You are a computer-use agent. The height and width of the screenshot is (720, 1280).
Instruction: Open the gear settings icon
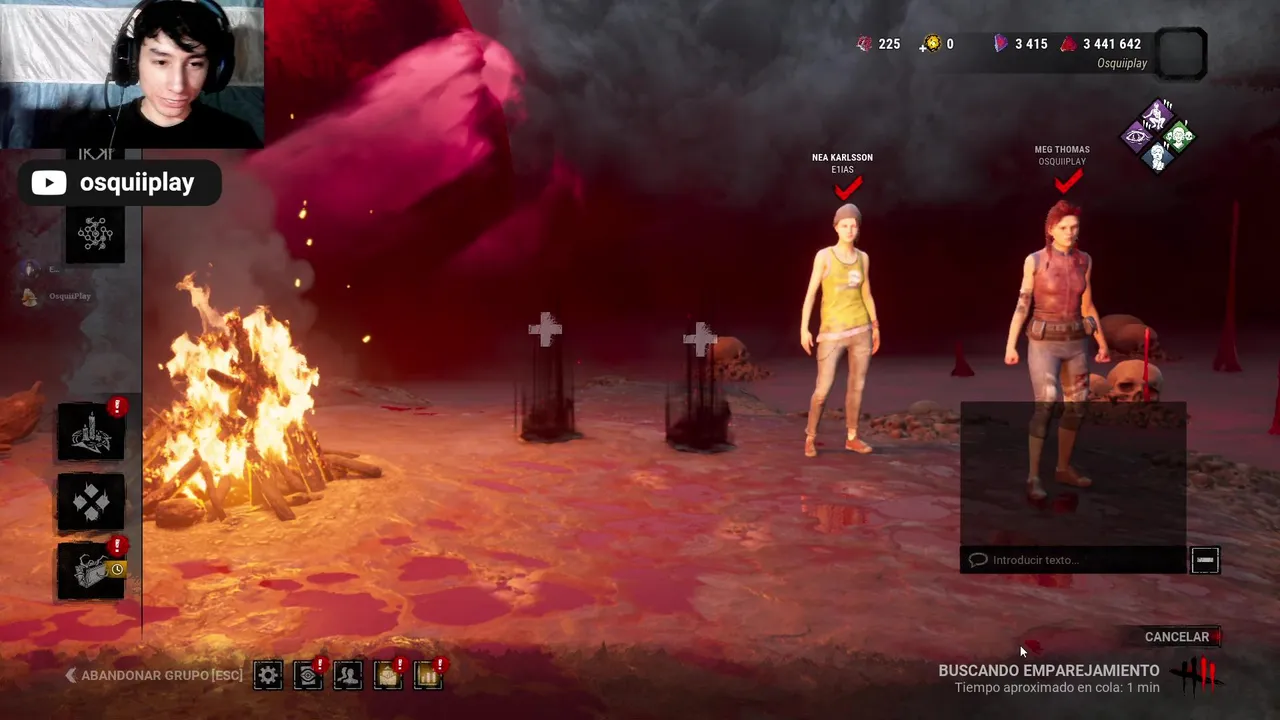pyautogui.click(x=268, y=675)
